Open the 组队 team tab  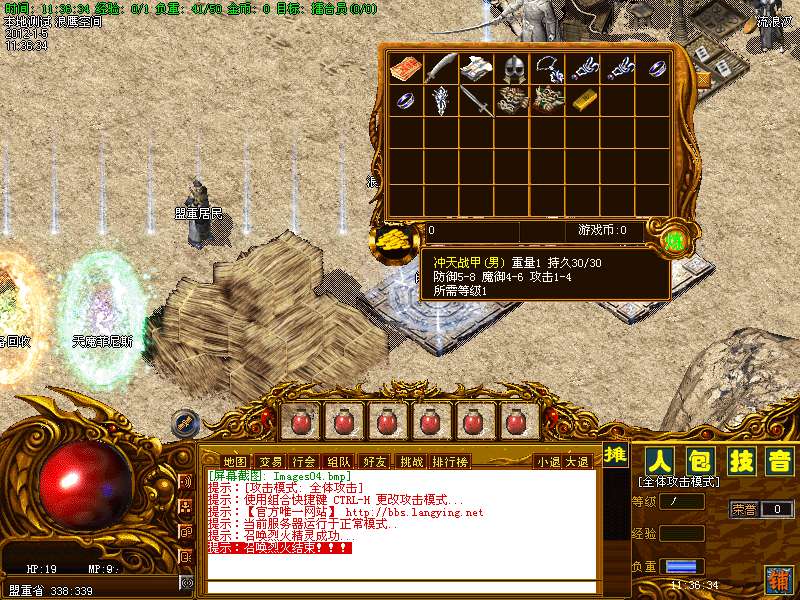click(x=339, y=461)
